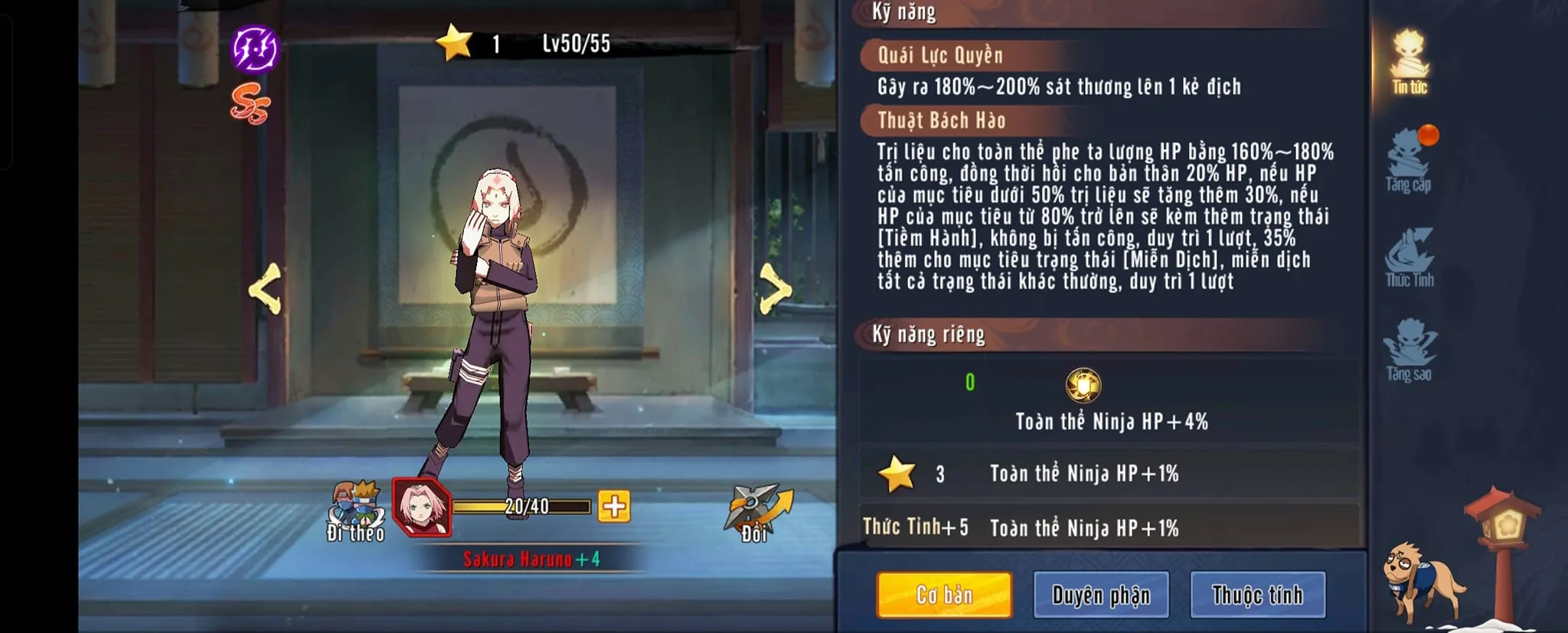Inspect the Kỹ năng riêng gold skill icon
Image resolution: width=1568 pixels, height=633 pixels.
[1083, 385]
